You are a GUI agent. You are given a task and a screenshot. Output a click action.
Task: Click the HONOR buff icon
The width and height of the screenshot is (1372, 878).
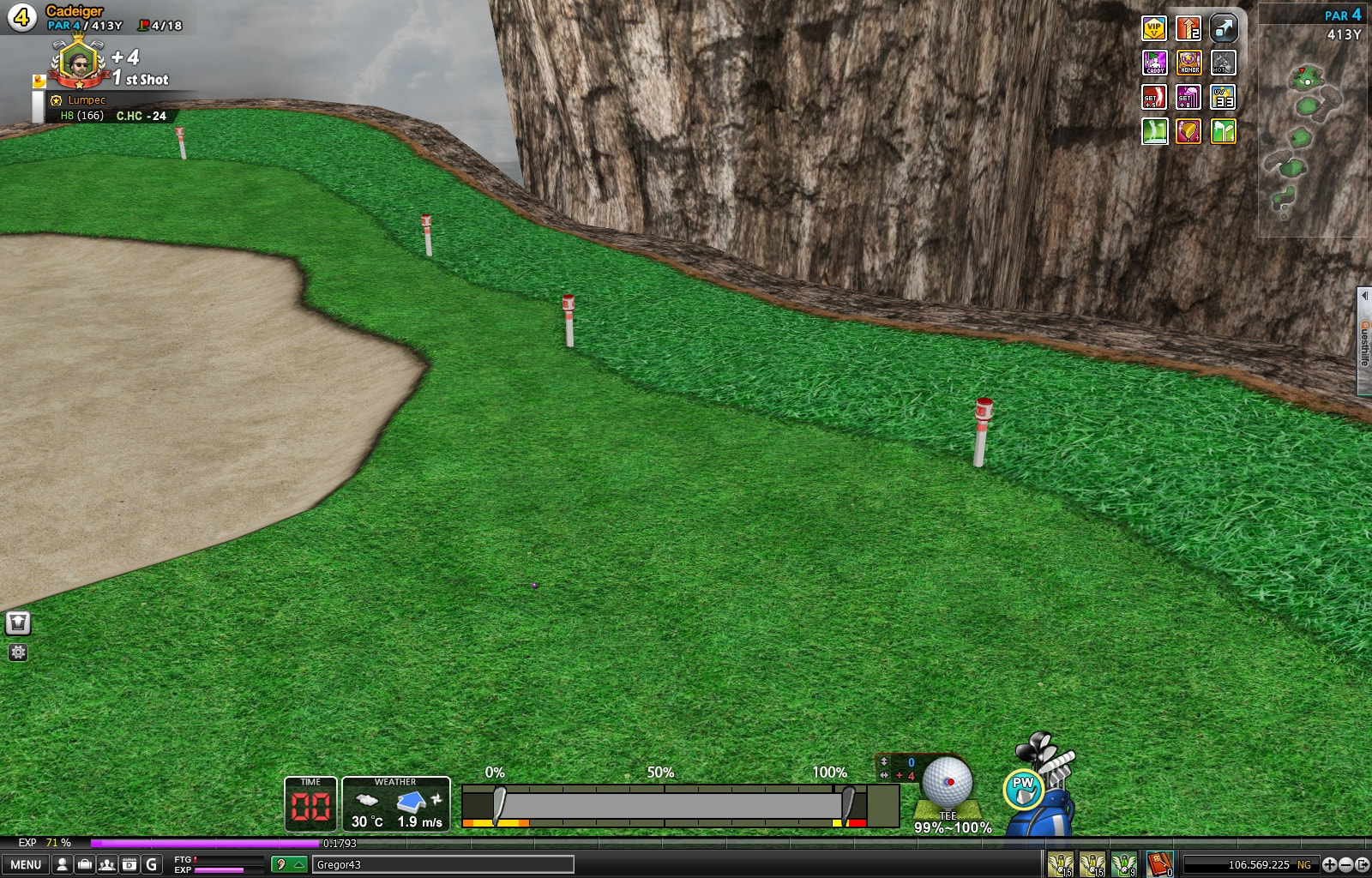click(x=1188, y=63)
